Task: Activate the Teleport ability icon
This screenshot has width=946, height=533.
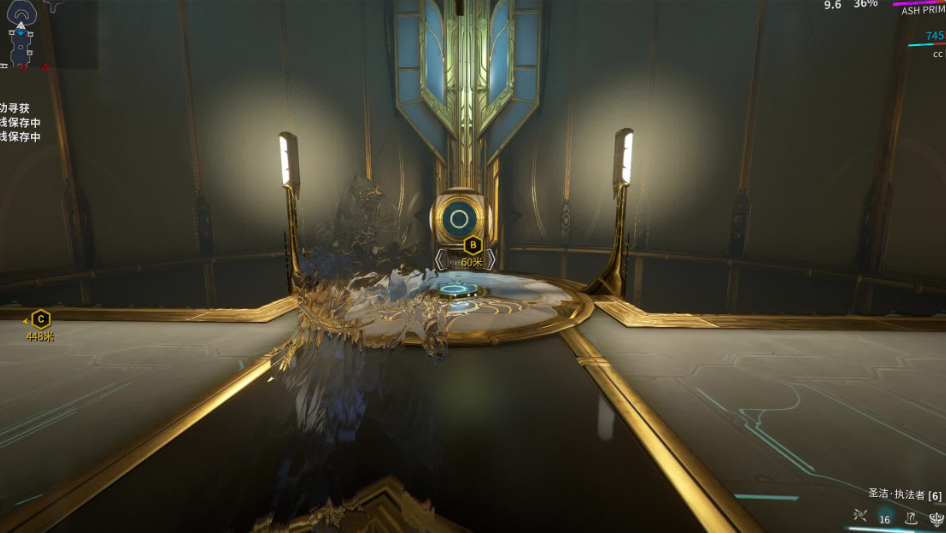Action: click(x=911, y=517)
